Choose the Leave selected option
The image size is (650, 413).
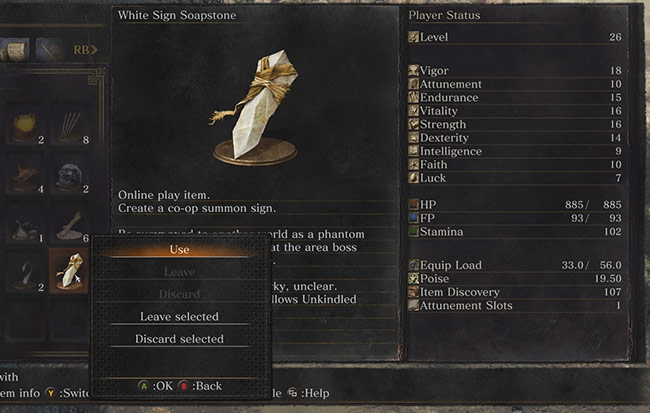point(180,317)
